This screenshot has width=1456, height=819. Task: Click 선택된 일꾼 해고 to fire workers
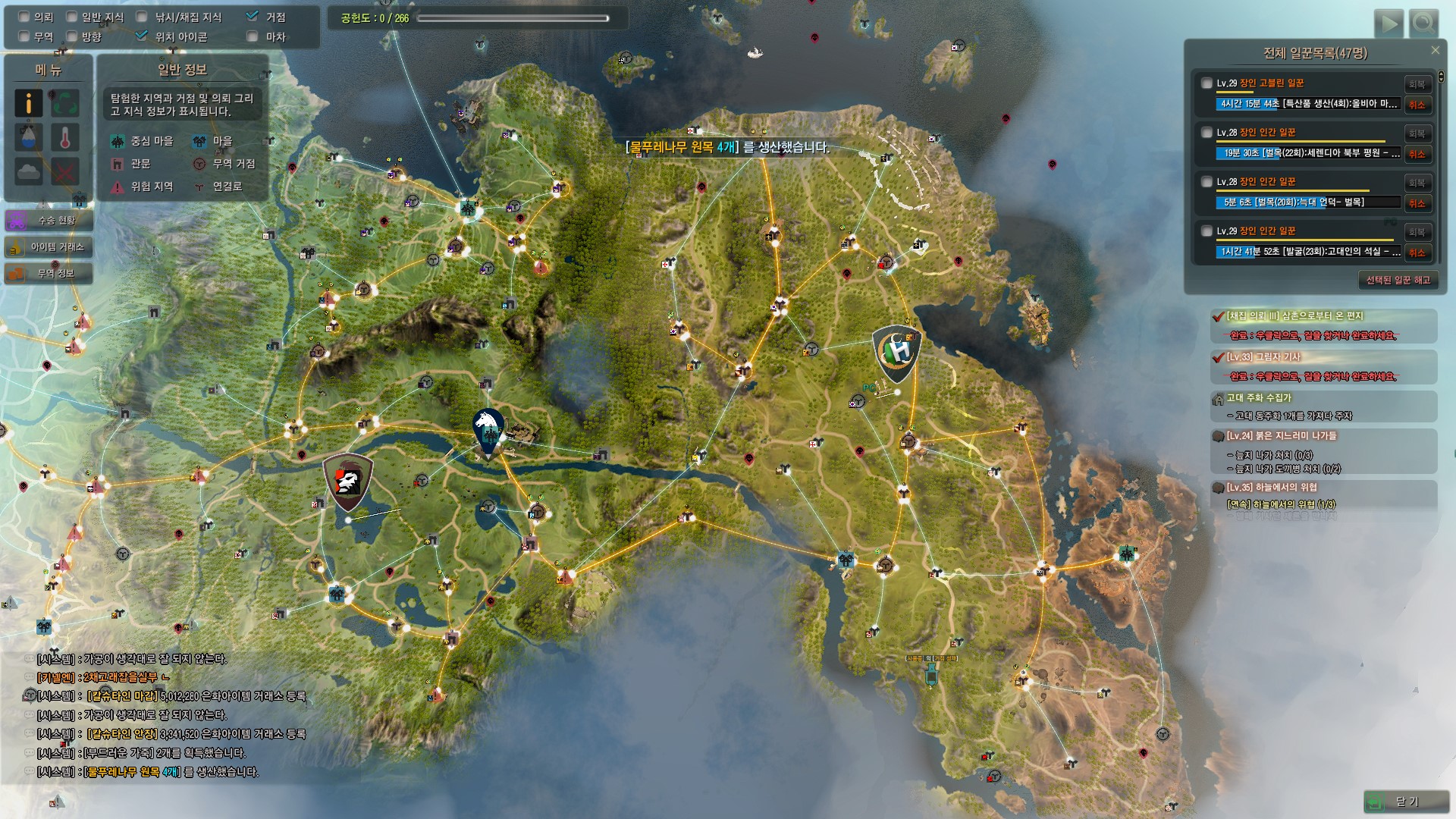[1398, 280]
